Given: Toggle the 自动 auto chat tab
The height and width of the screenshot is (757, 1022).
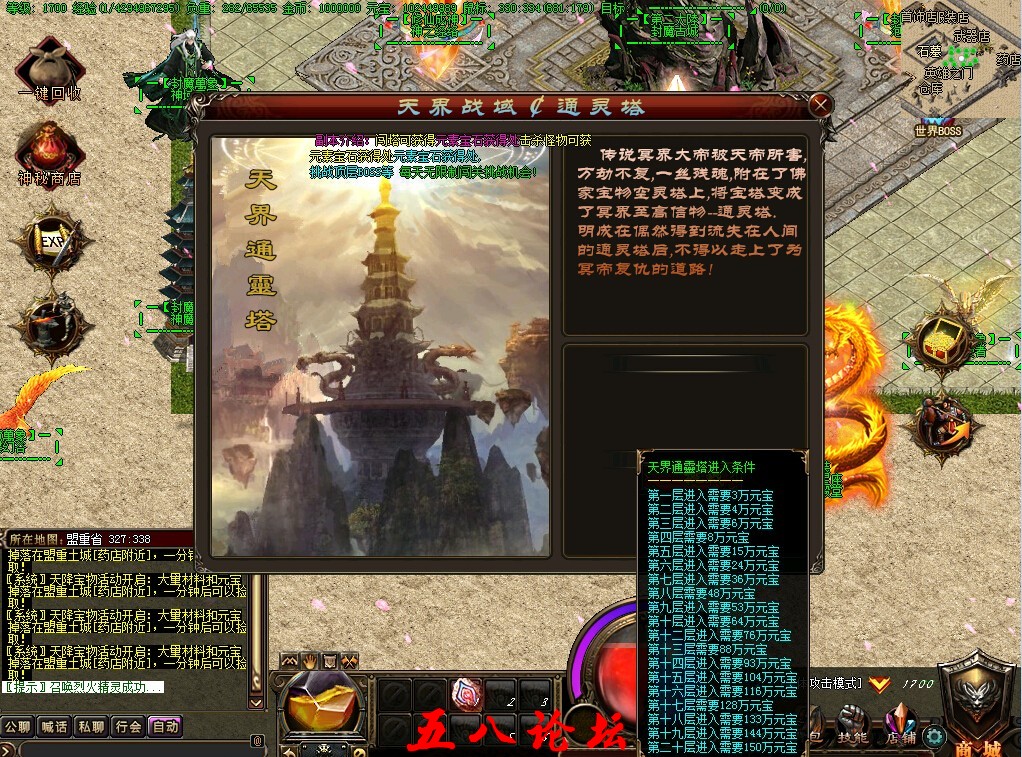Looking at the screenshot, I should [x=165, y=727].
